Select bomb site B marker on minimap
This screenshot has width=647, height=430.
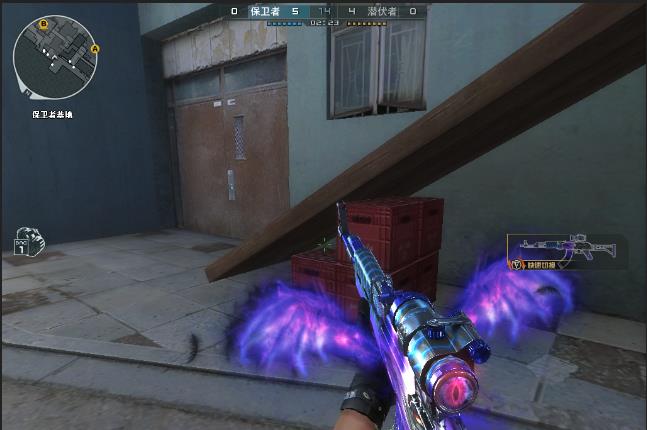(x=44, y=21)
